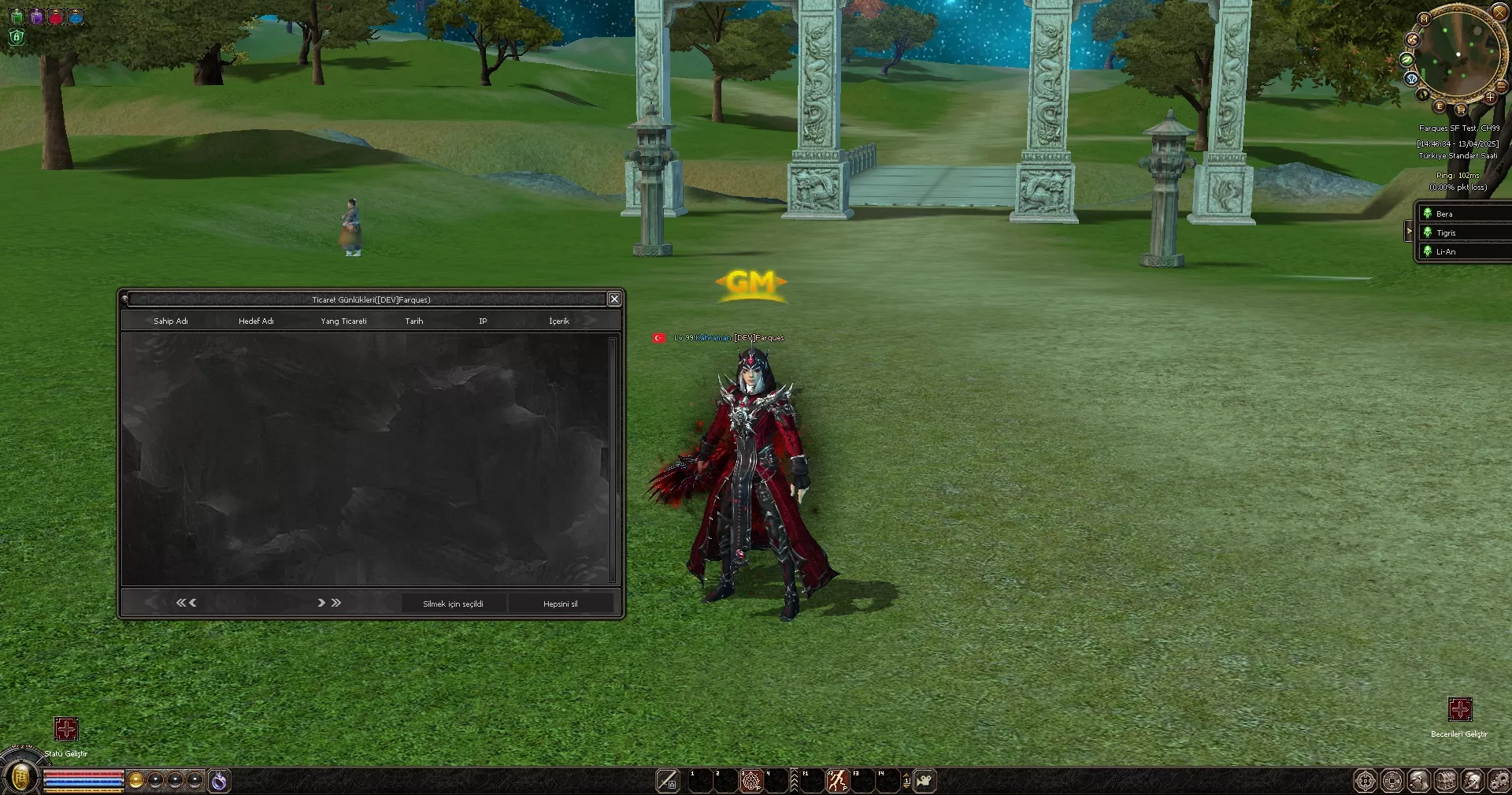Select the camera action icon on quickbar
Viewport: 1512px width, 795px height.
click(x=924, y=782)
